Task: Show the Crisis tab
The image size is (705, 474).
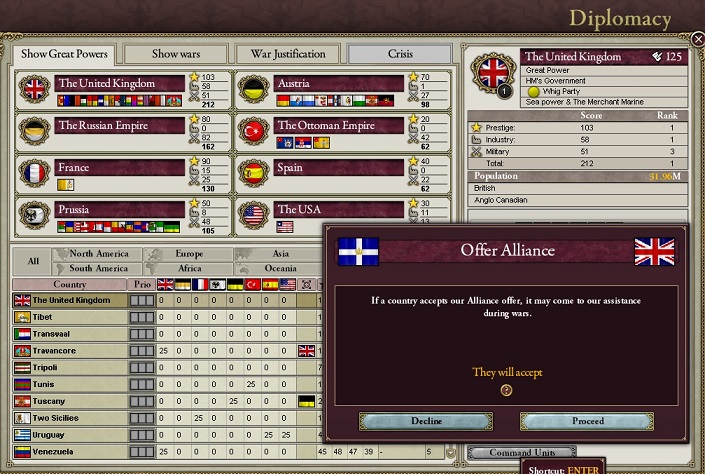Action: click(x=400, y=53)
